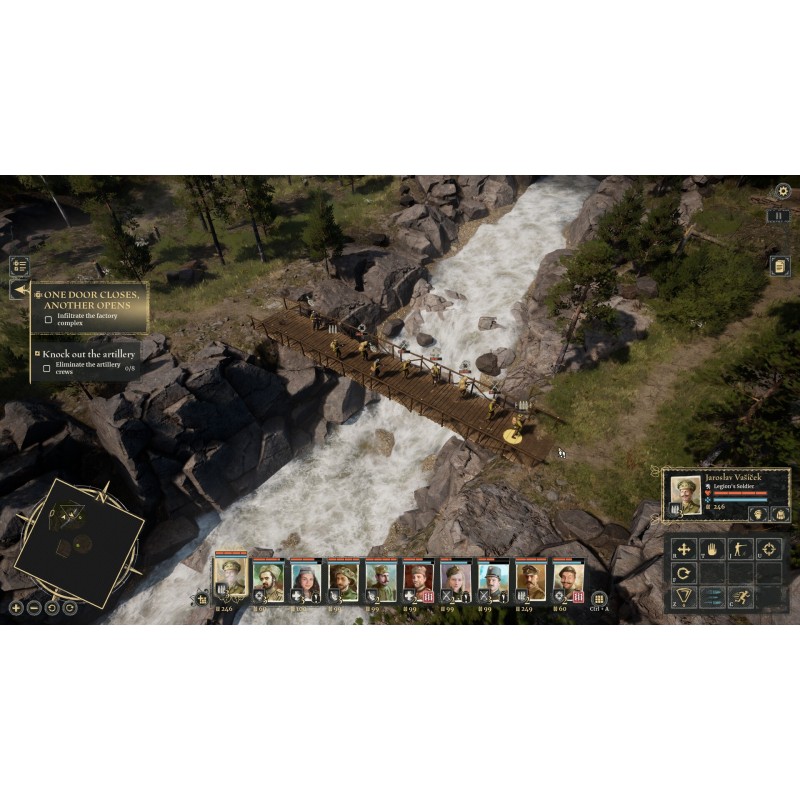Collapse the objectives panel arrow

(x=18, y=290)
